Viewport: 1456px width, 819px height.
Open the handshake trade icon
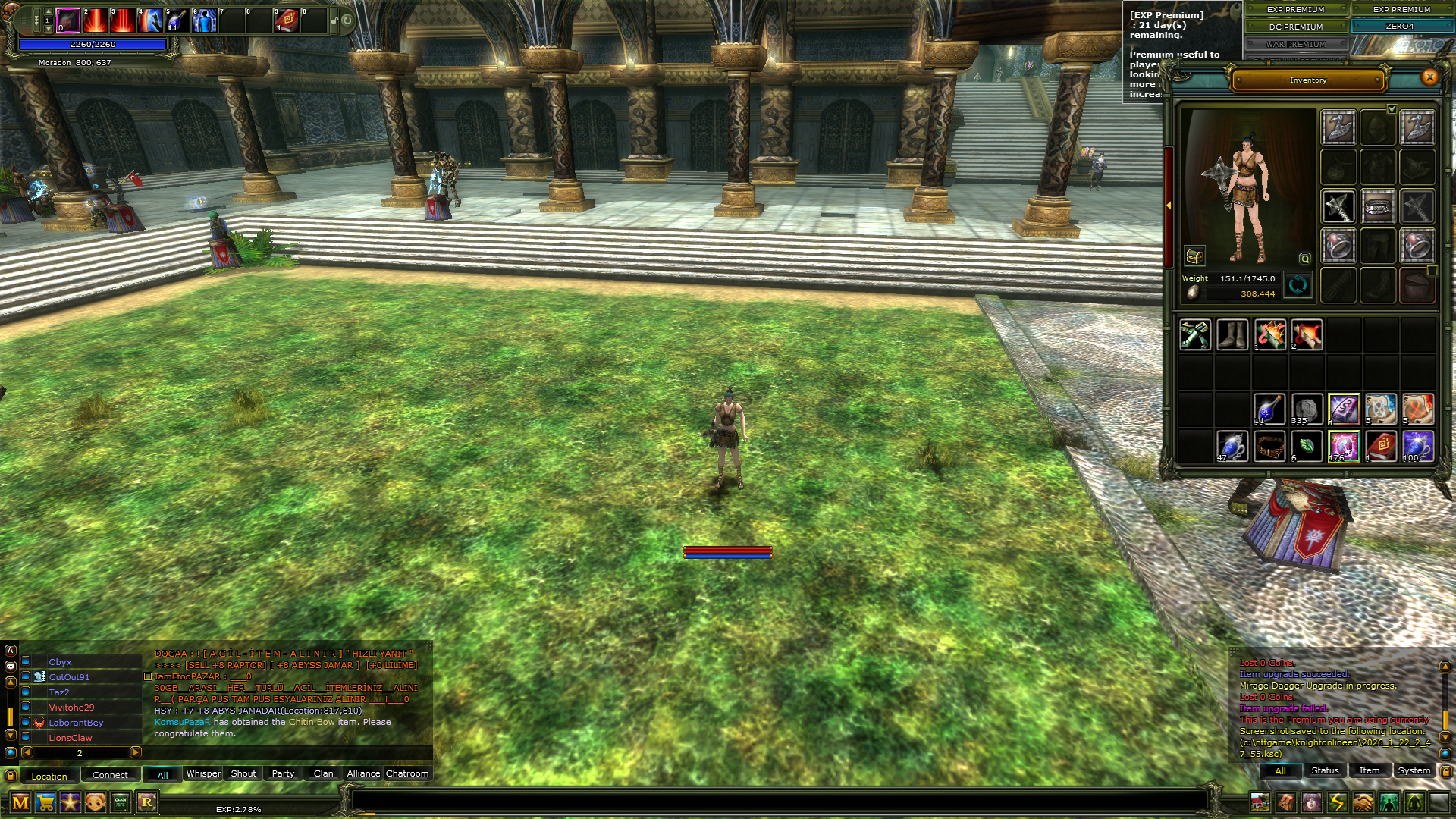pos(1363,802)
